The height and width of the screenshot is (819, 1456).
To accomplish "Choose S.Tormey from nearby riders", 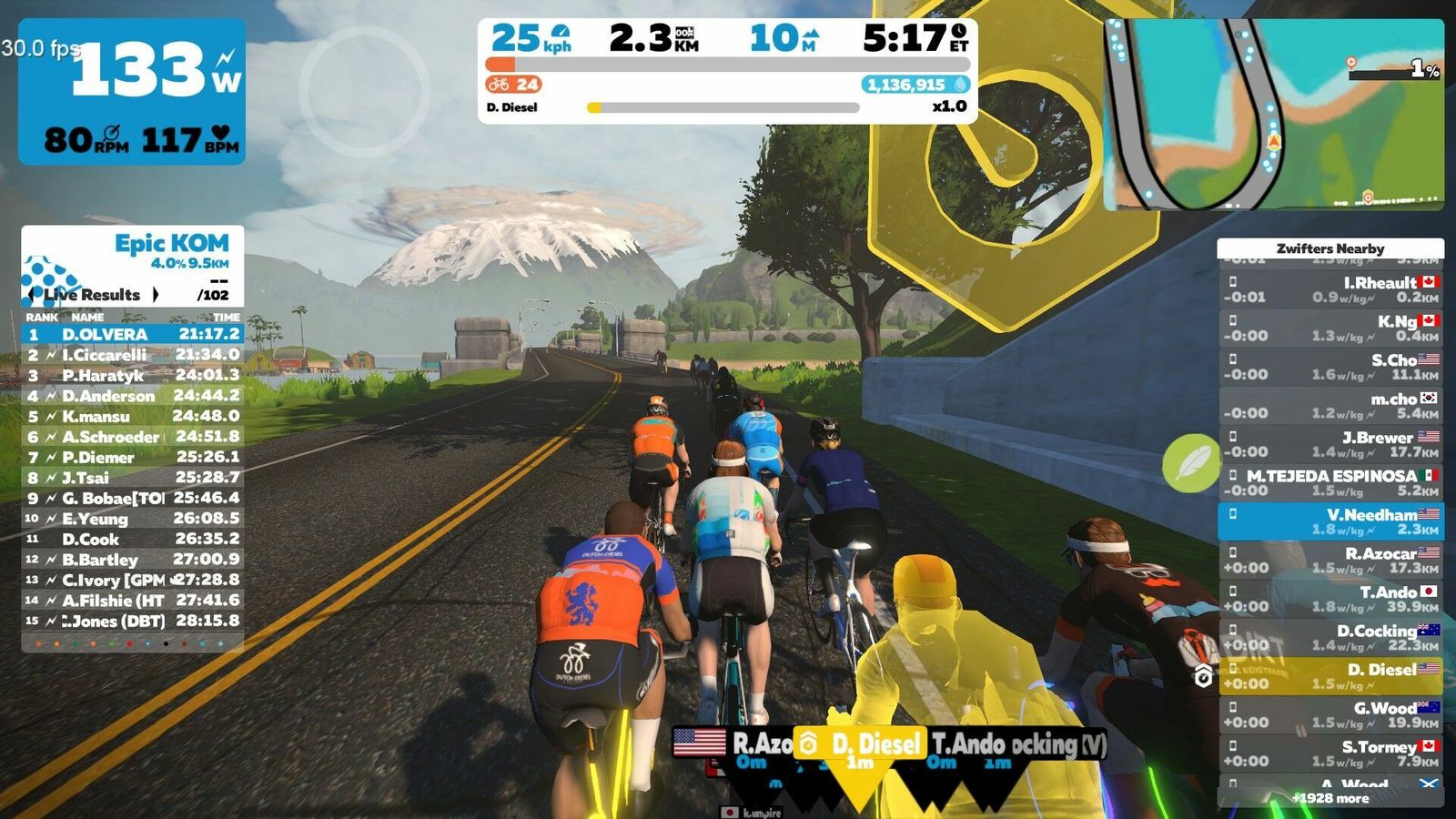I will tap(1330, 753).
